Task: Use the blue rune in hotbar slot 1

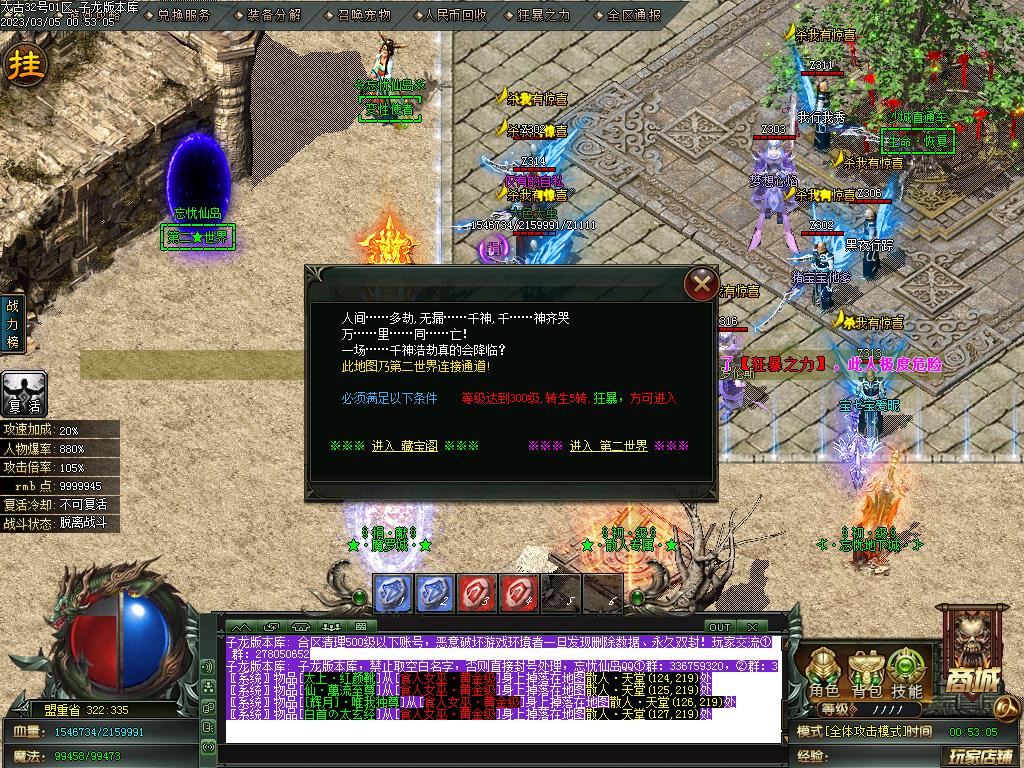Action: 392,592
